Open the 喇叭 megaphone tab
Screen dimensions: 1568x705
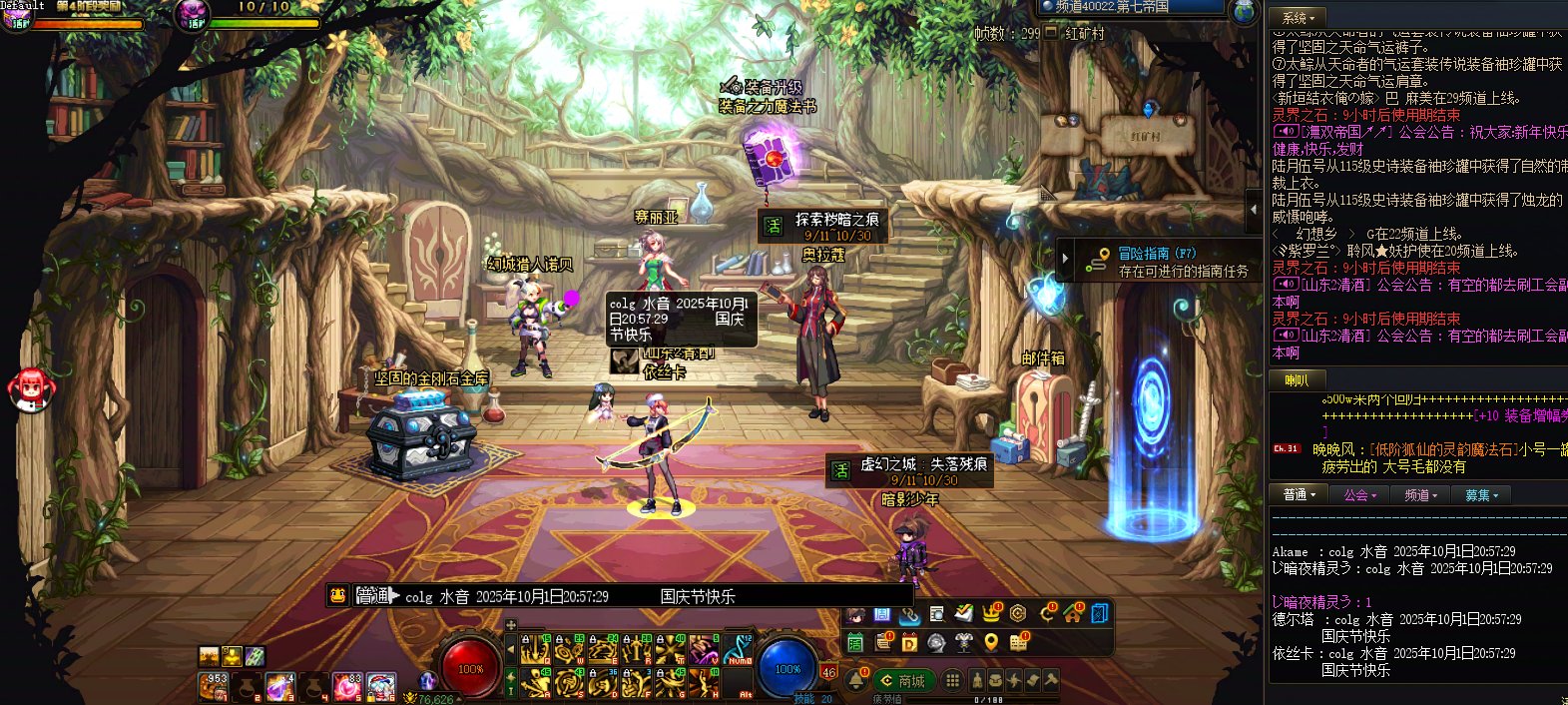[x=1298, y=380]
